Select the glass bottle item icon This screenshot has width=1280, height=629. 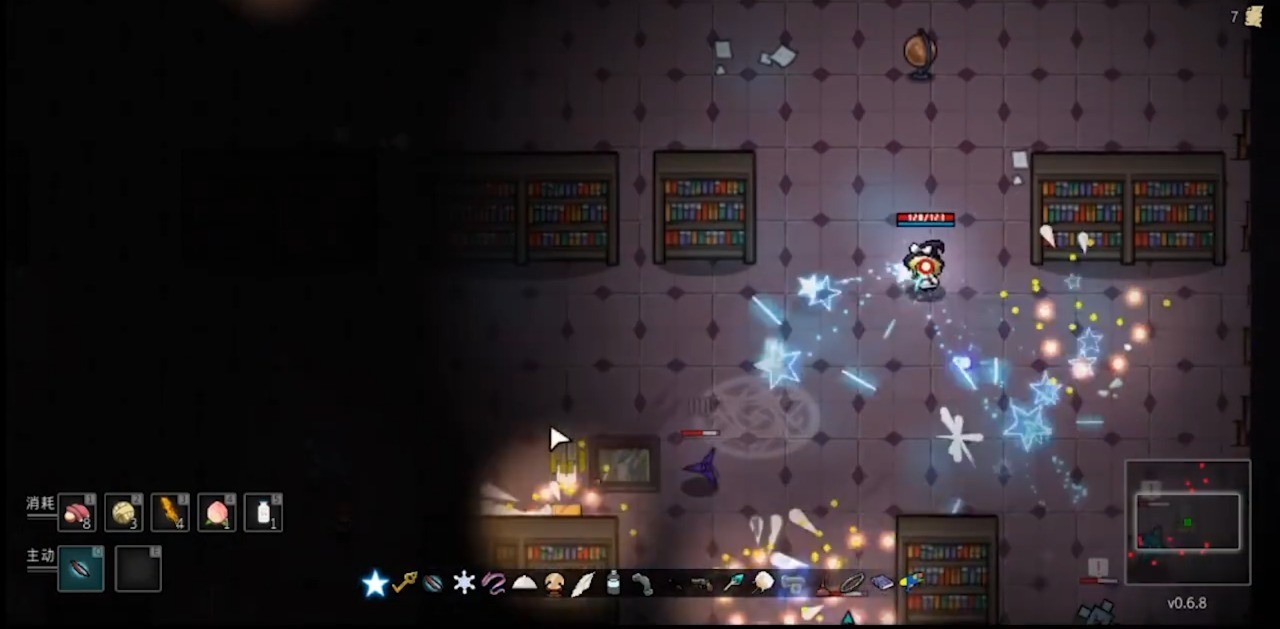(x=613, y=583)
